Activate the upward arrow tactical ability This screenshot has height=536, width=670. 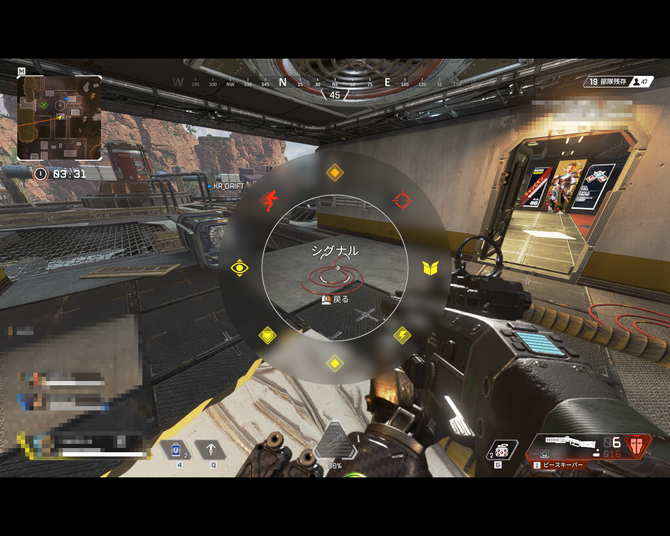(210, 450)
